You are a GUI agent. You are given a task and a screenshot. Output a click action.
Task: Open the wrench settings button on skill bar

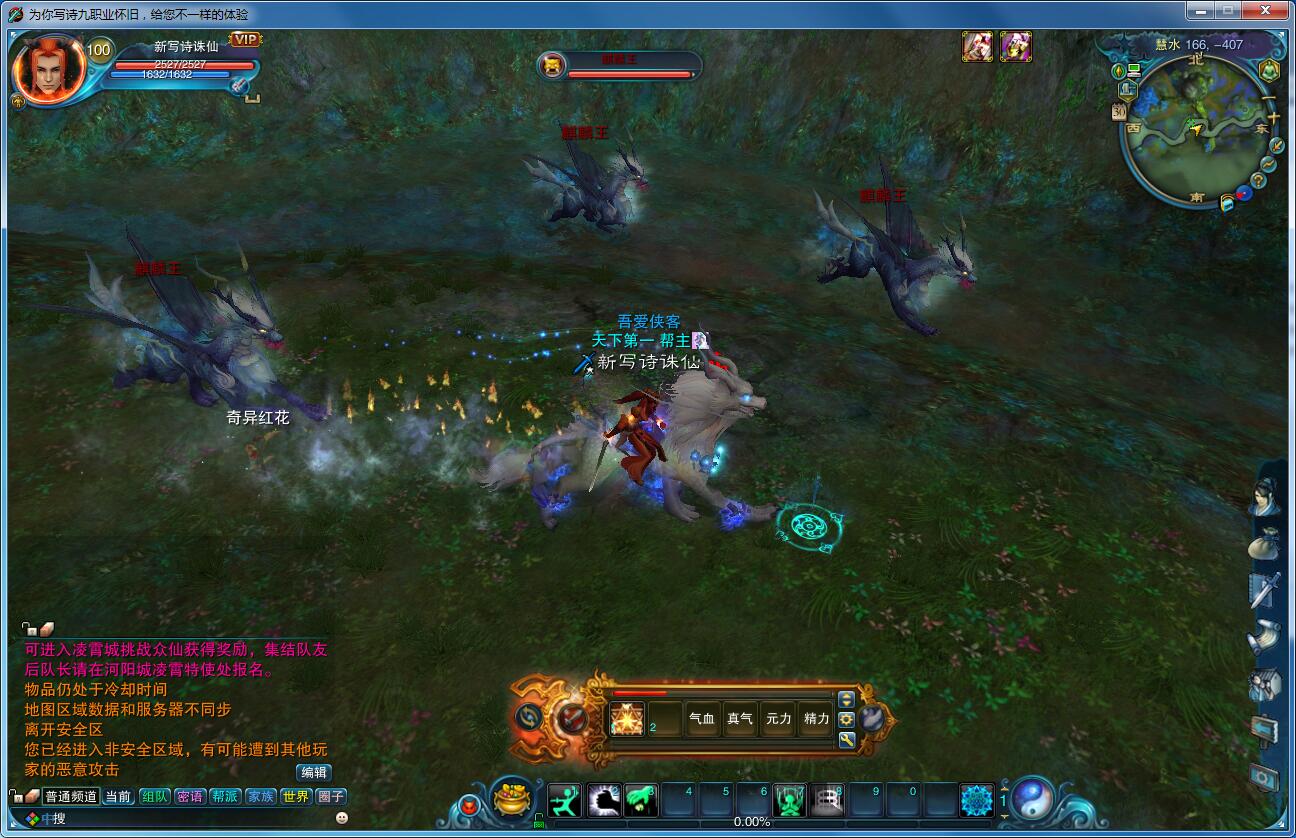click(x=846, y=740)
